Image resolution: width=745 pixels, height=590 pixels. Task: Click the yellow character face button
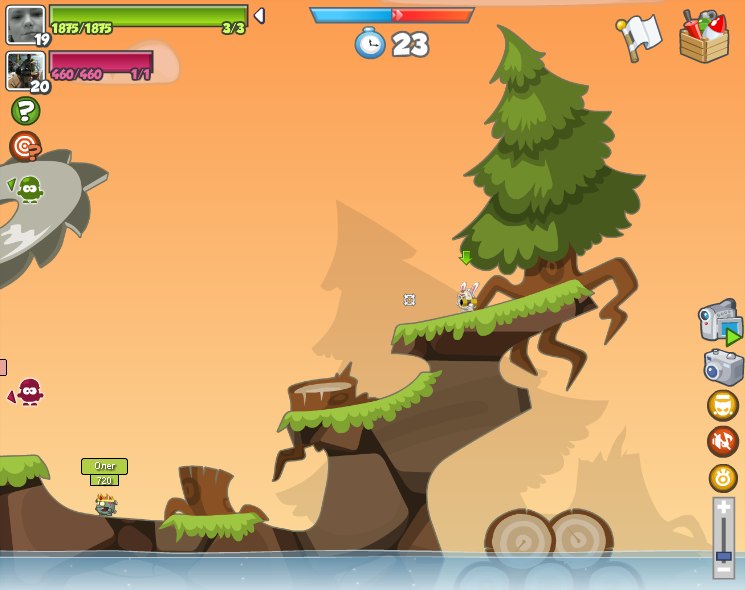pyautogui.click(x=723, y=405)
